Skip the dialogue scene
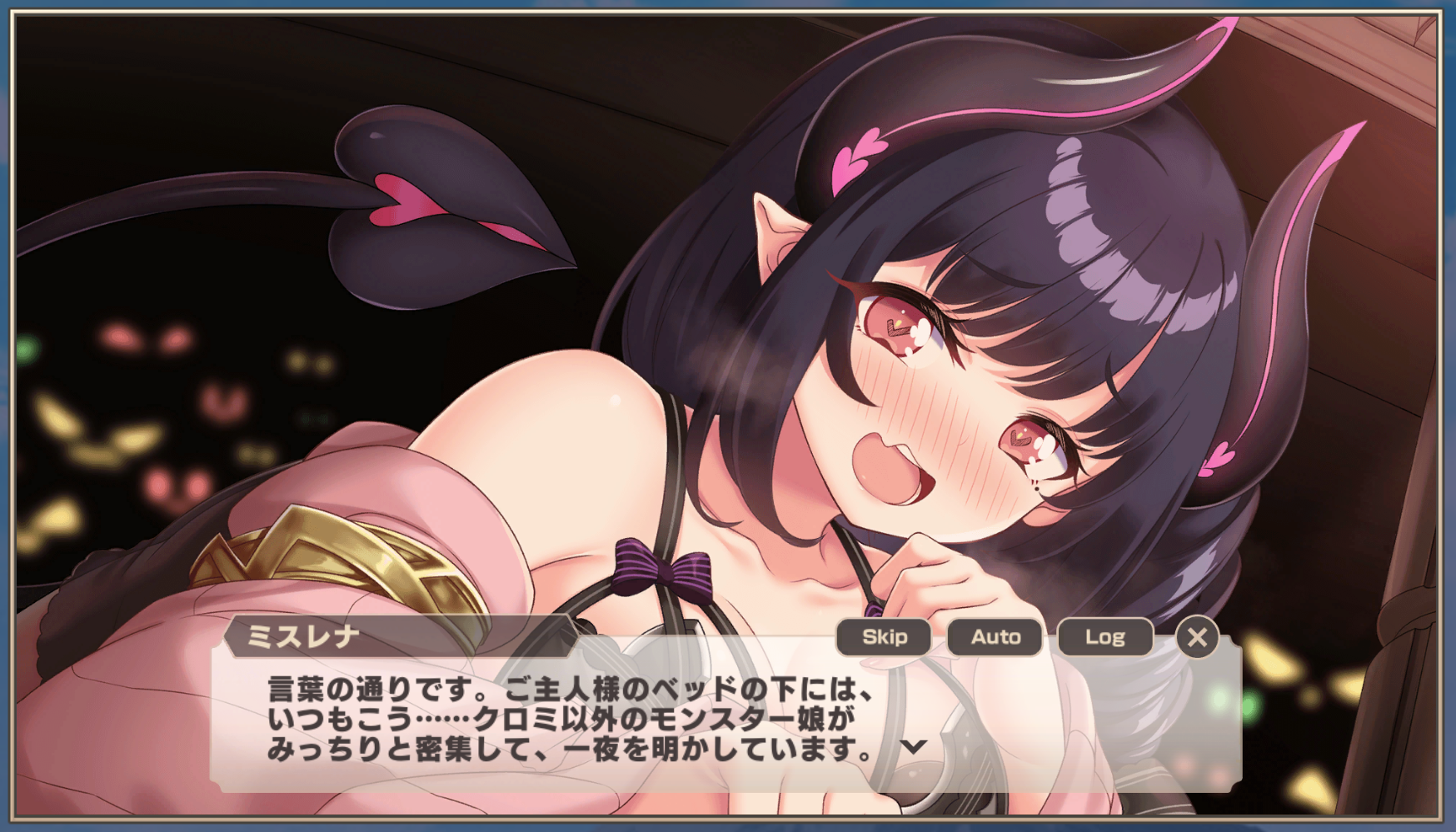Screen dimensions: 1456x832 coord(884,637)
